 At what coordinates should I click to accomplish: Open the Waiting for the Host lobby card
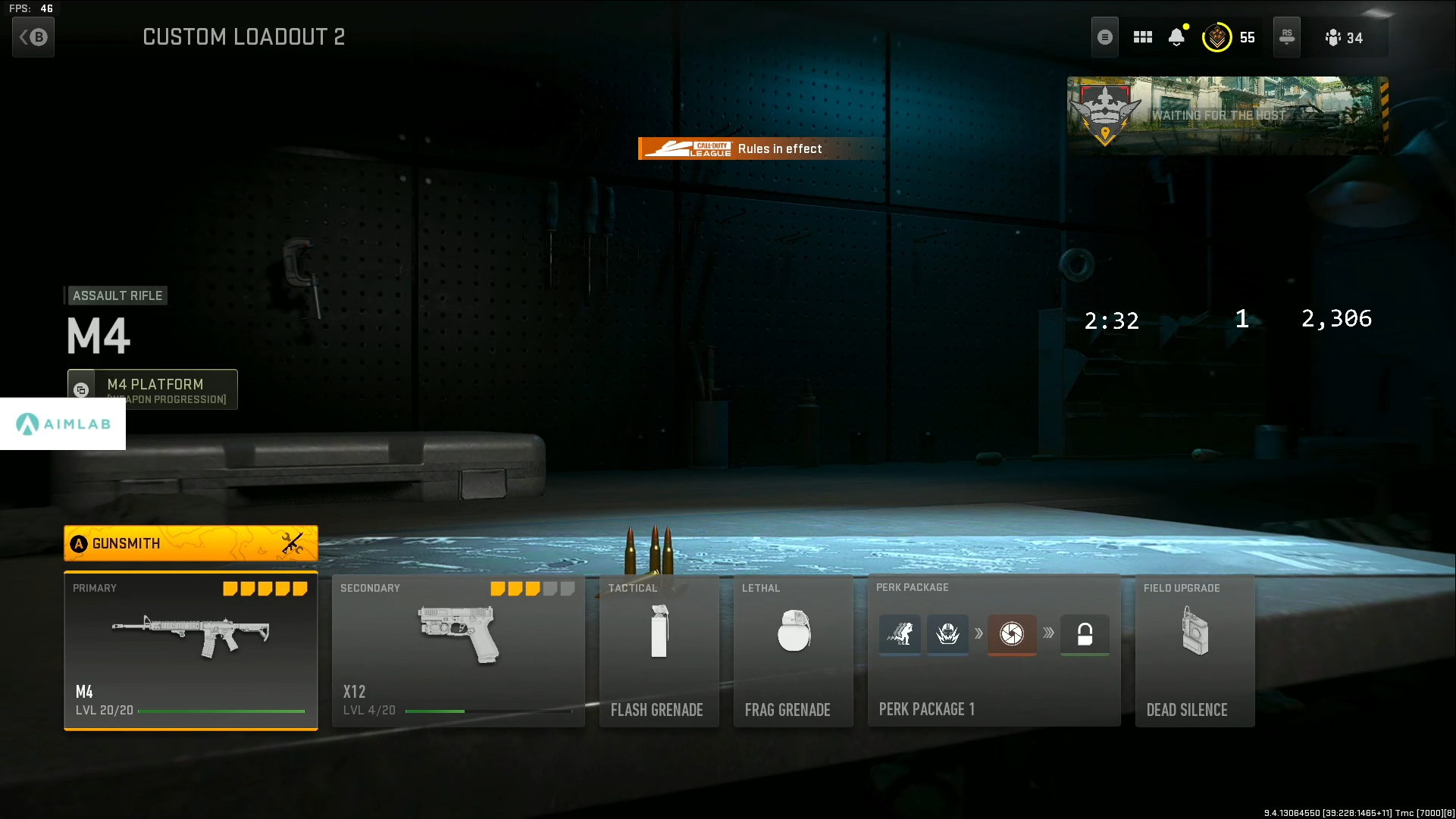pos(1226,115)
